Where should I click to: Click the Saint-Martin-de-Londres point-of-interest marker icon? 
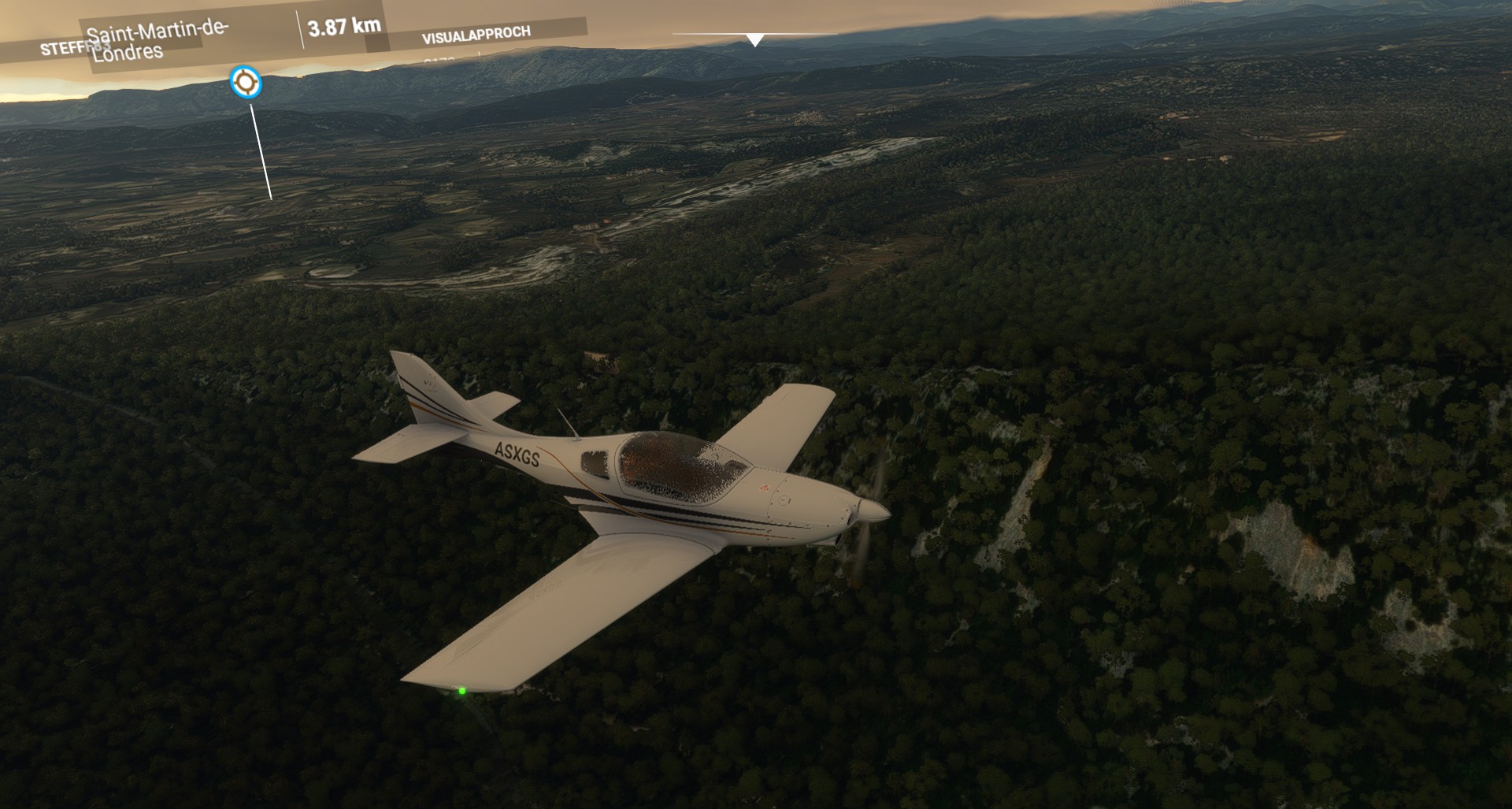(x=246, y=82)
